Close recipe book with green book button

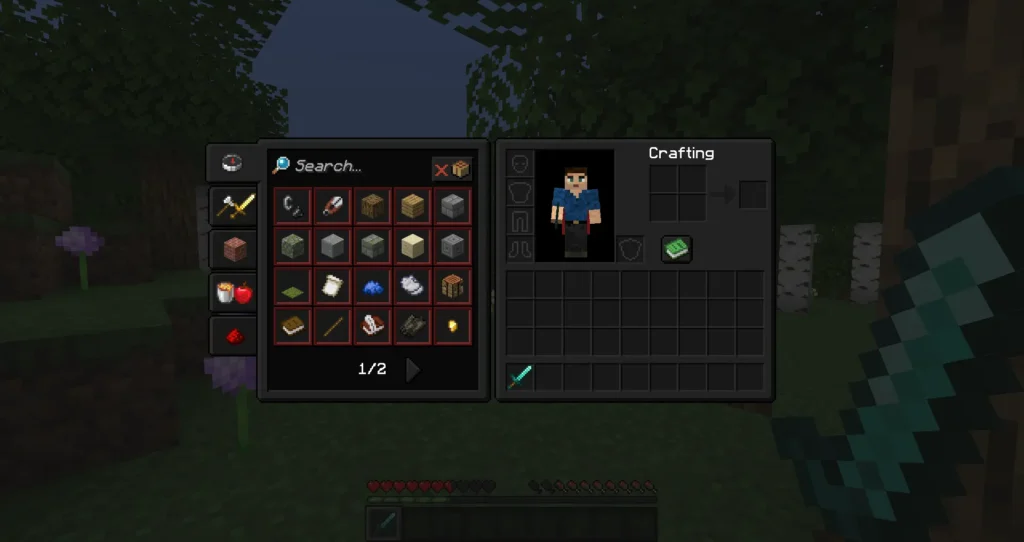pos(677,249)
